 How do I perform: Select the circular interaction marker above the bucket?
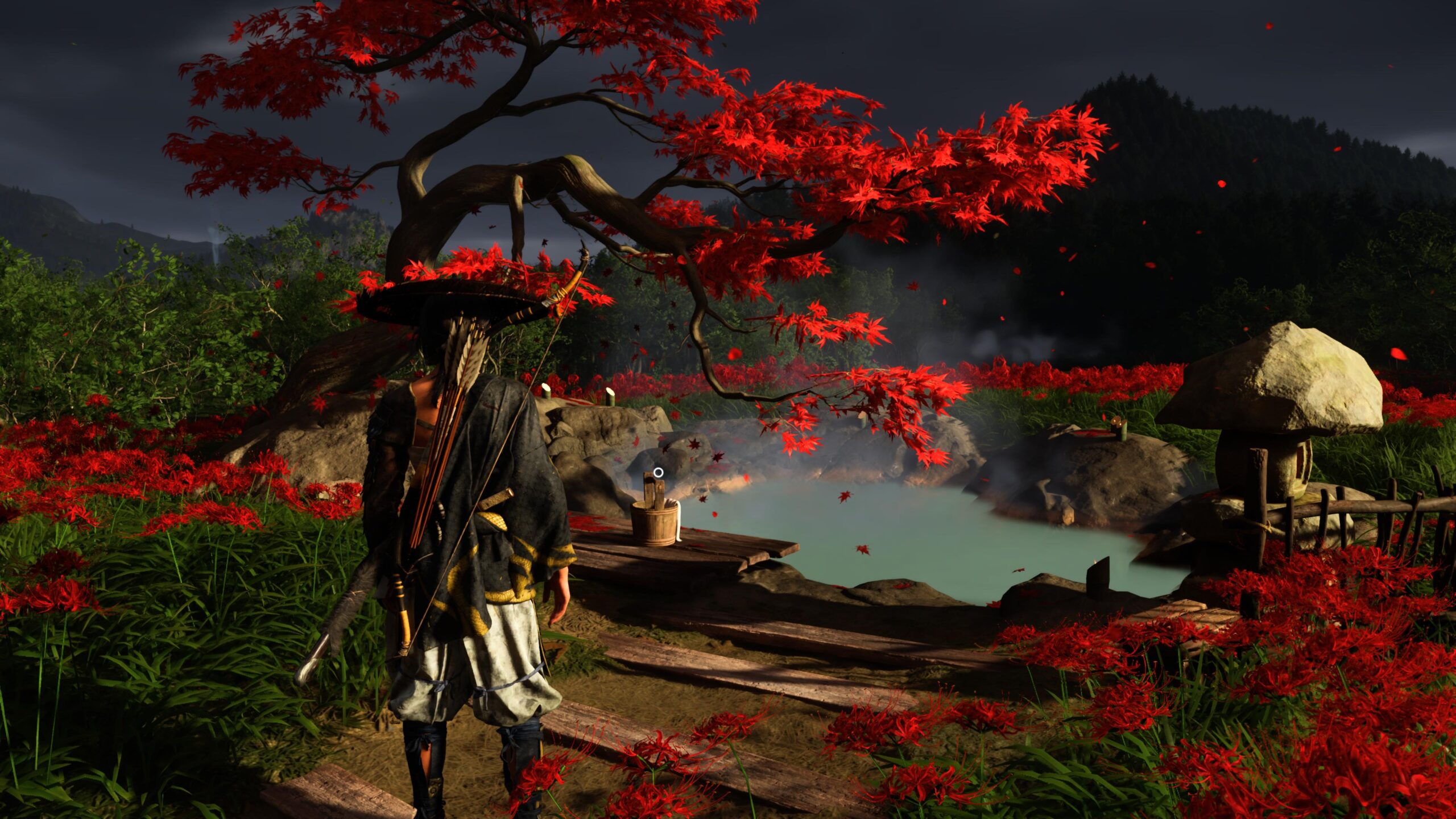[x=658, y=472]
